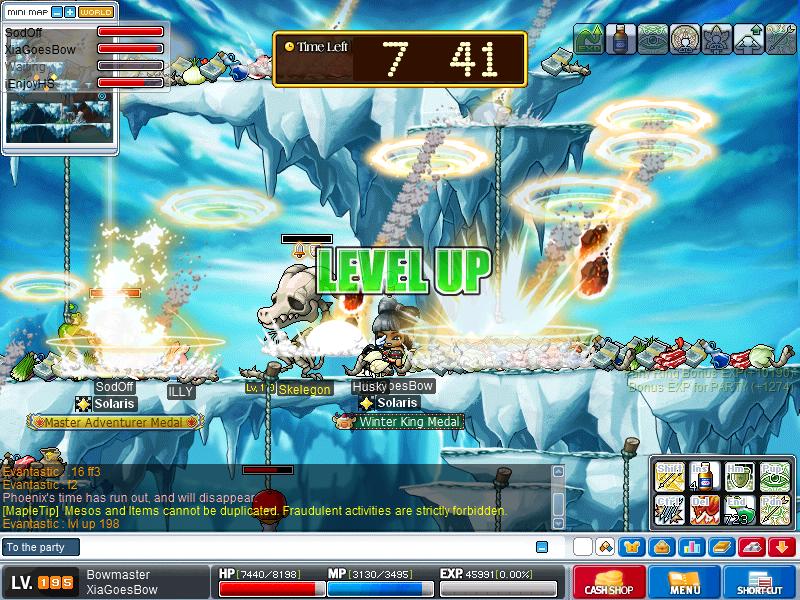Image resolution: width=800 pixels, height=600 pixels.
Task: Click the red down-arrow button
Action: 781,547
